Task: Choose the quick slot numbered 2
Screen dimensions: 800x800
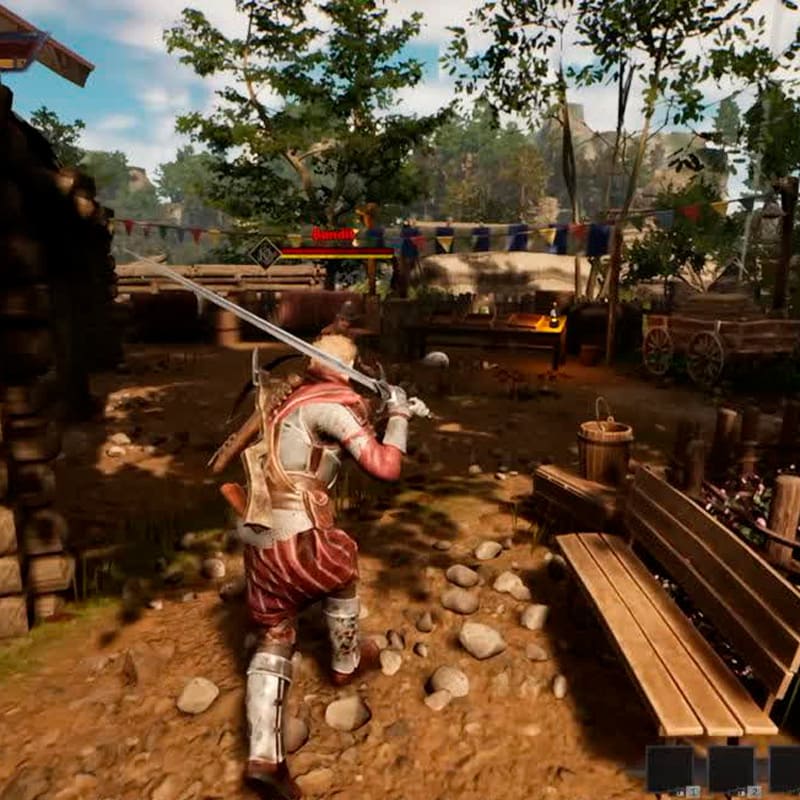Action: (x=731, y=769)
